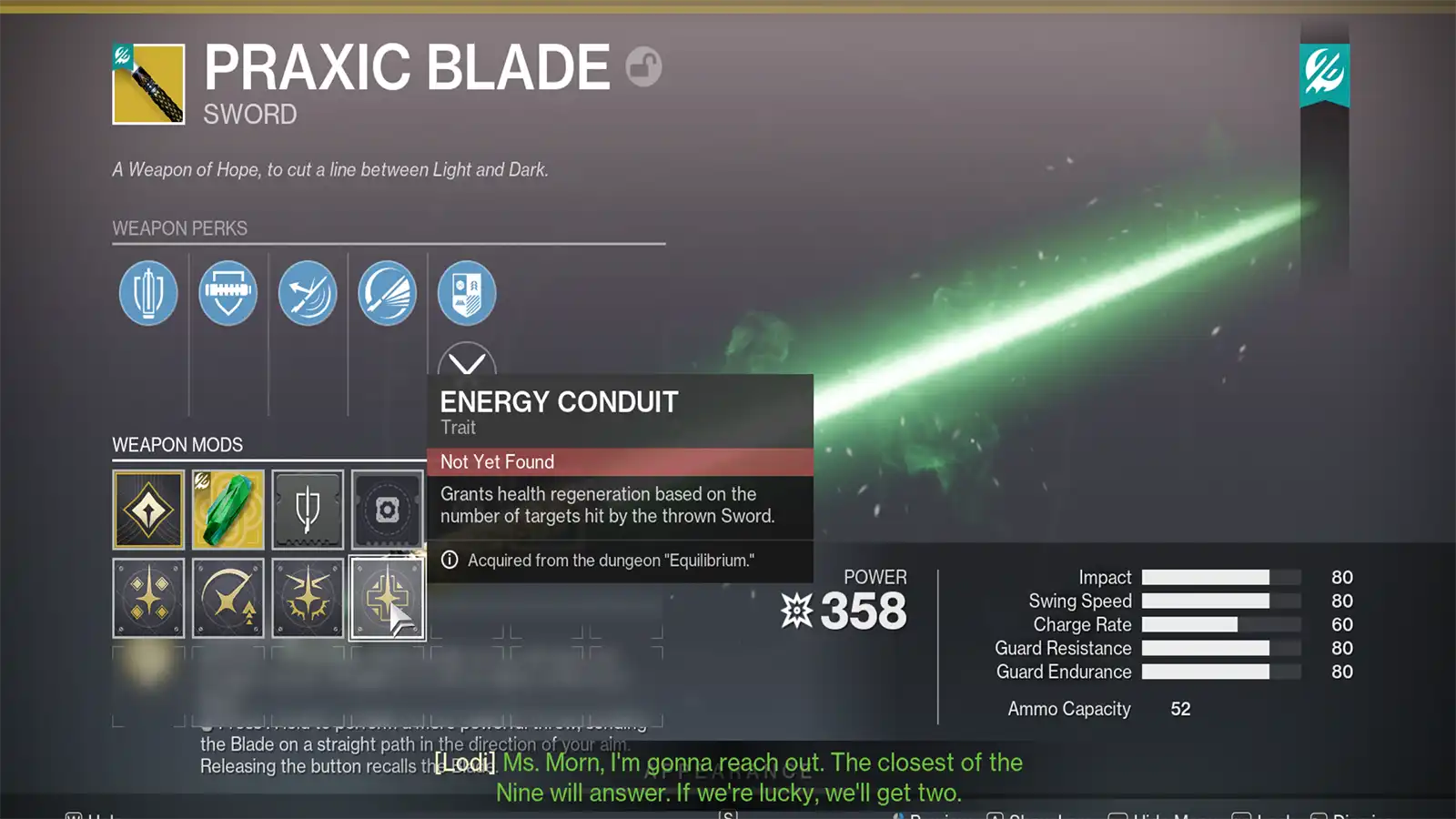This screenshot has height=819, width=1456.
Task: Open the Lock option in the bottom bar
Action: pyautogui.click(x=1270, y=815)
